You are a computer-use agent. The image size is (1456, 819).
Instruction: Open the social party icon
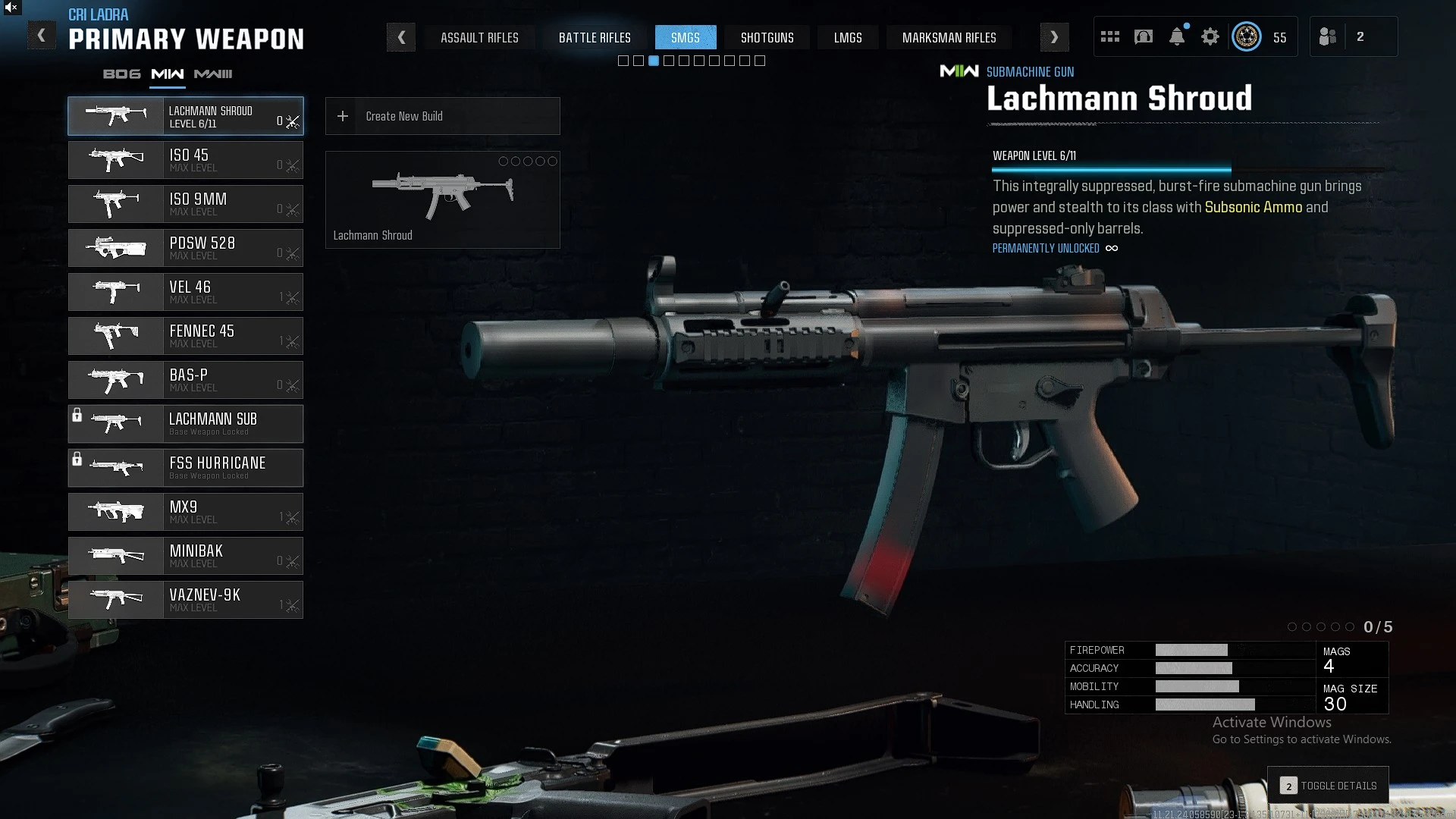pyautogui.click(x=1328, y=36)
